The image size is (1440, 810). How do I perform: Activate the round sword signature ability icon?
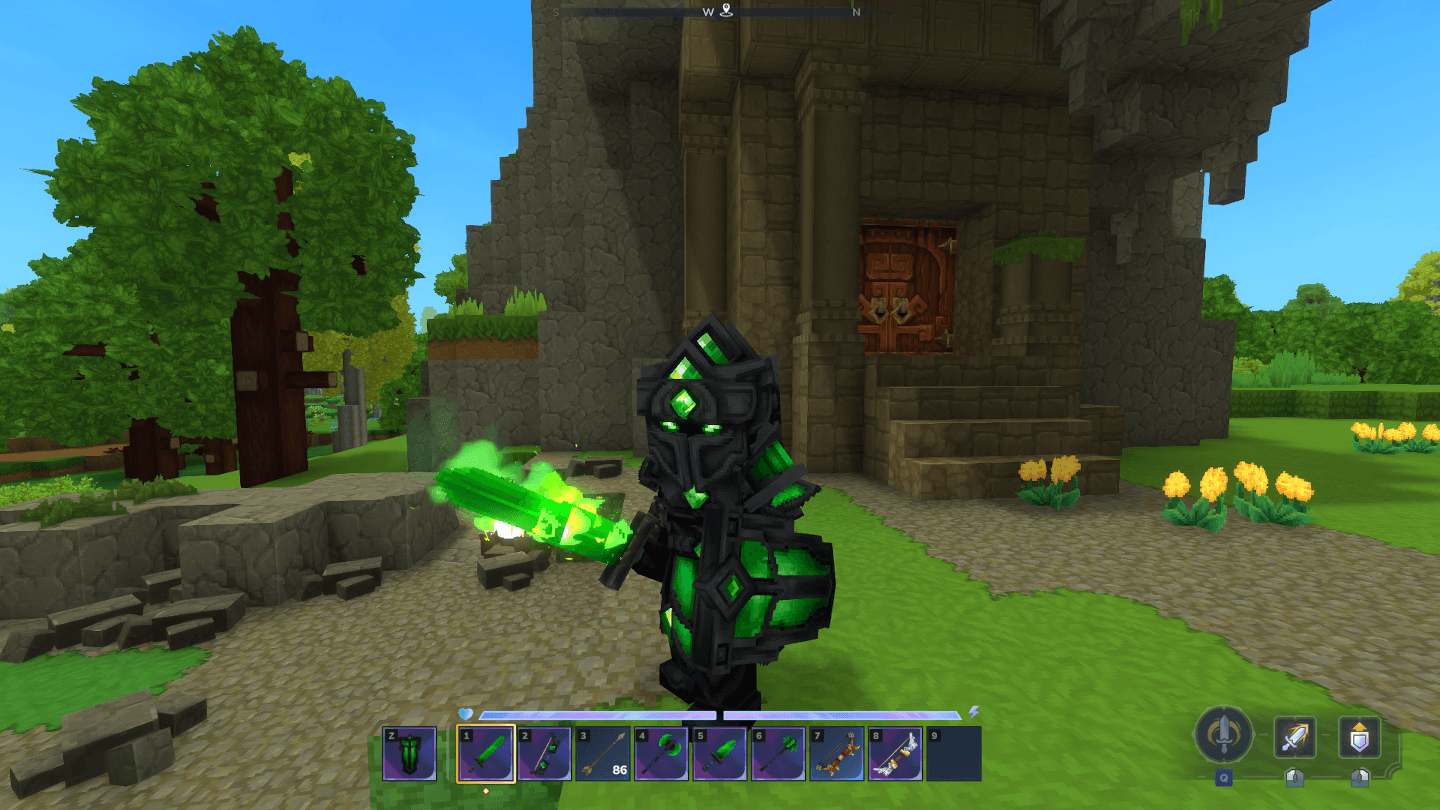point(1223,735)
